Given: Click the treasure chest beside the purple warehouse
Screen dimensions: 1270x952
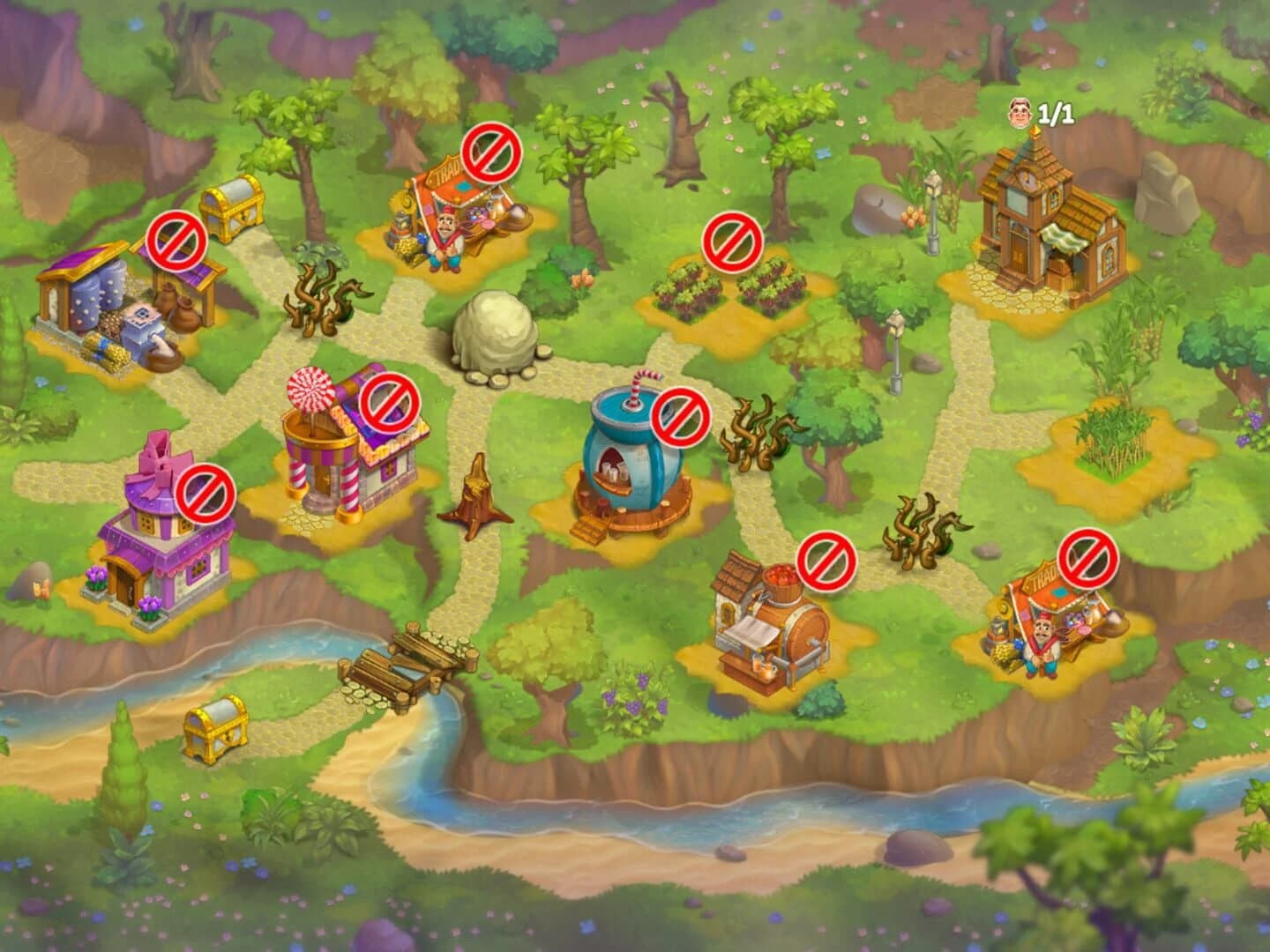Looking at the screenshot, I should [x=231, y=209].
